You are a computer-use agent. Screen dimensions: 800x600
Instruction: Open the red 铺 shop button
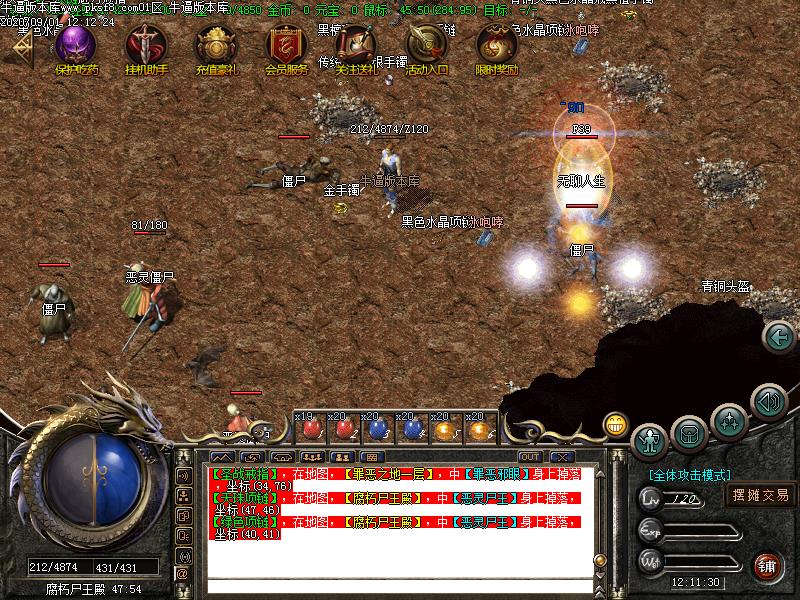pyautogui.click(x=767, y=566)
